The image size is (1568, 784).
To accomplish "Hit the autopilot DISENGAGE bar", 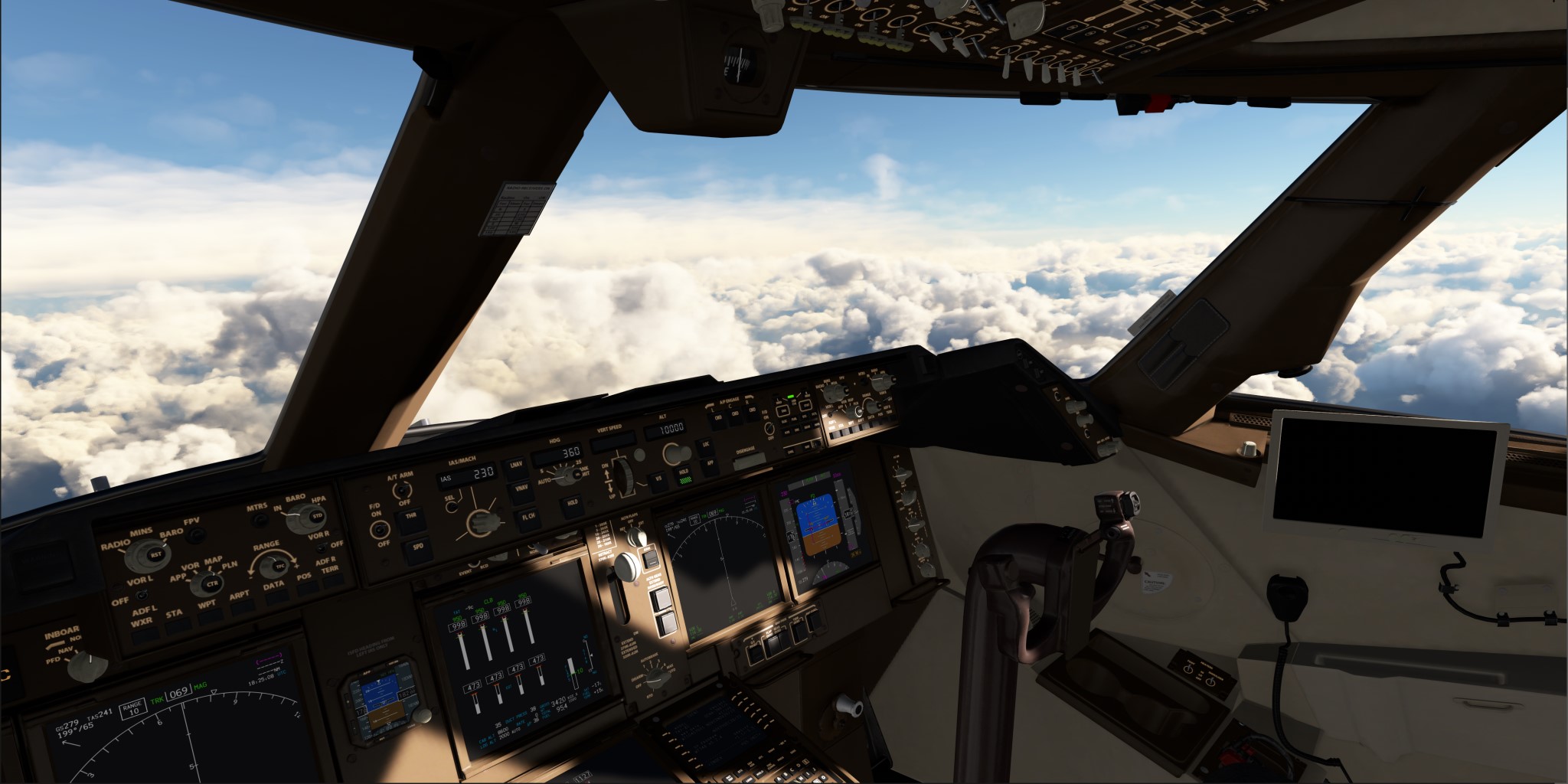I will coord(750,460).
